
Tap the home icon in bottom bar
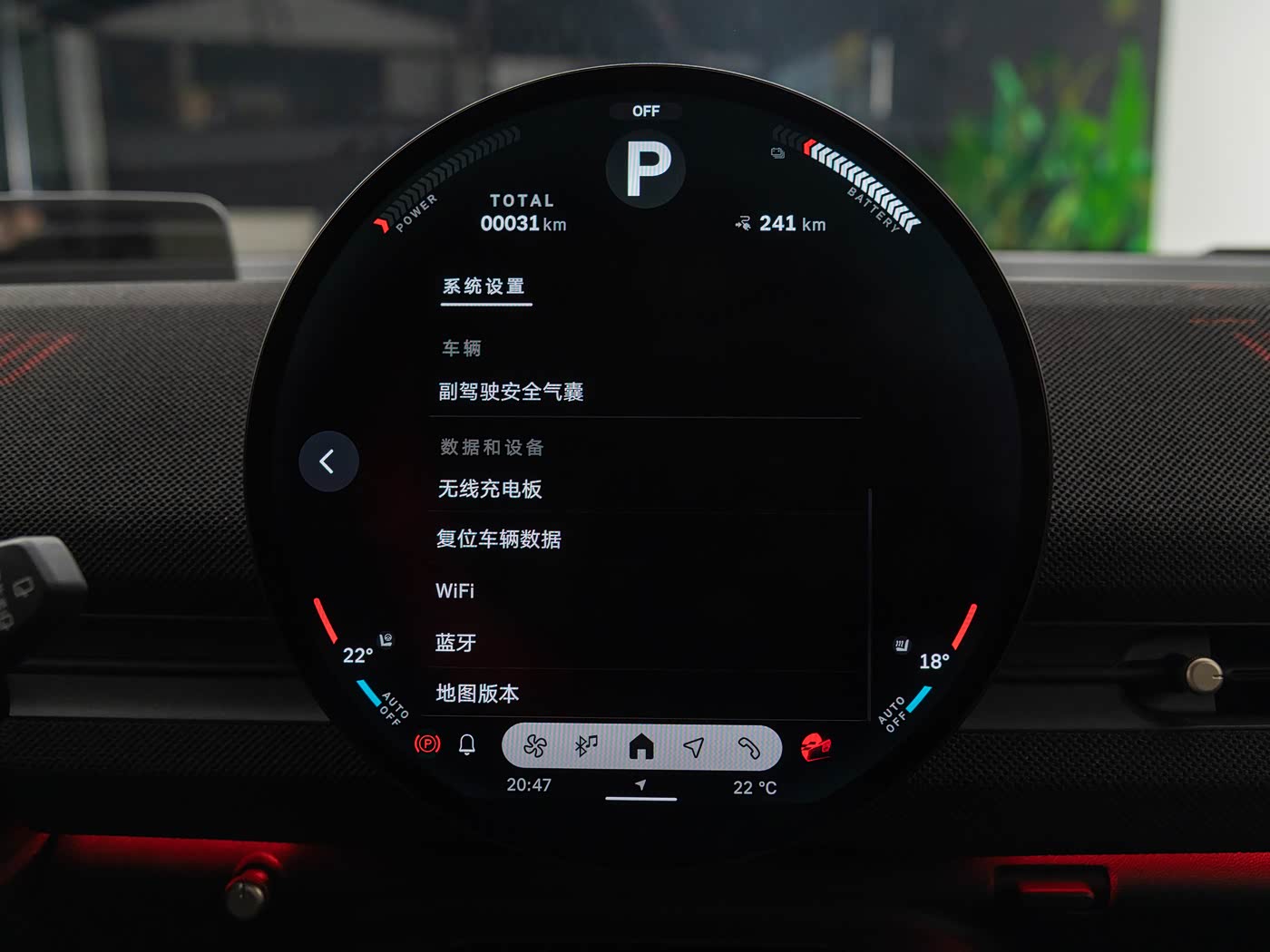point(641,746)
